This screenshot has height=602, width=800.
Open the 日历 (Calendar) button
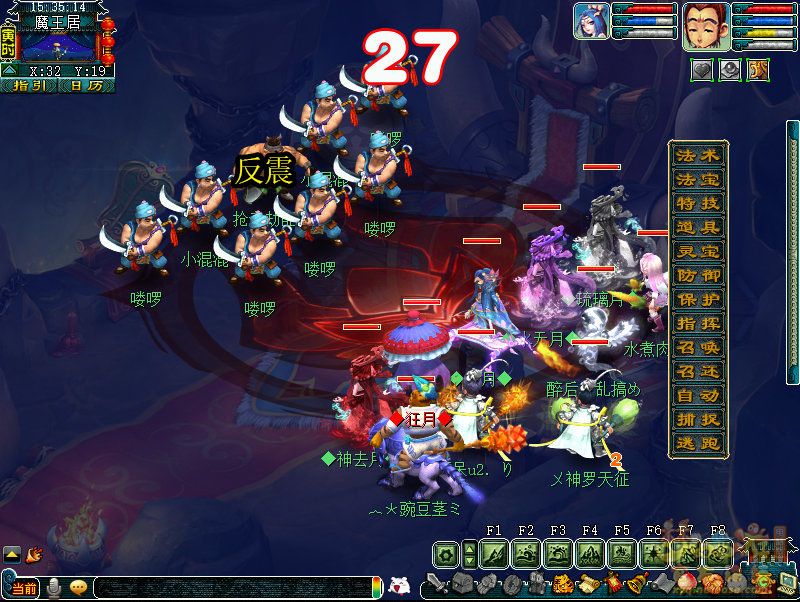86,86
